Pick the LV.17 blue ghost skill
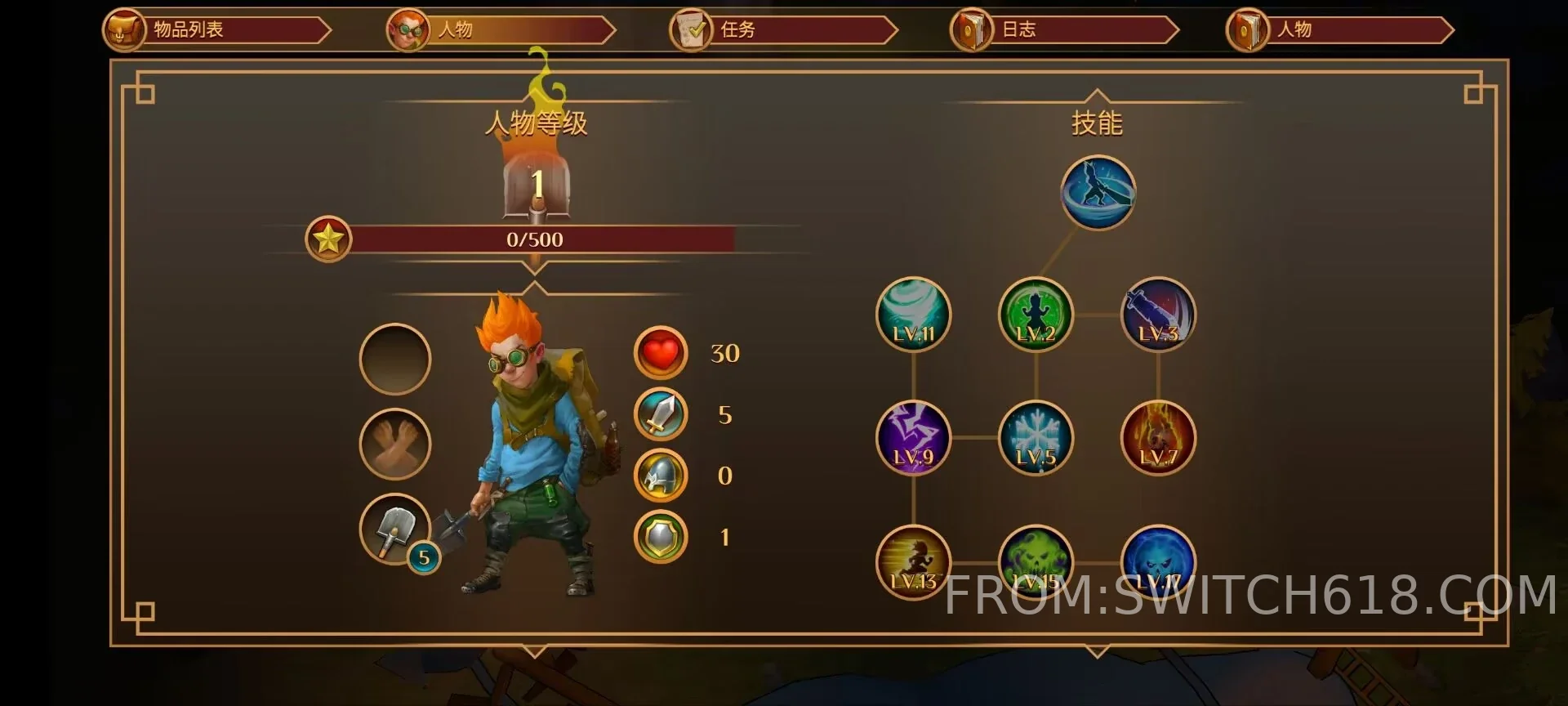The height and width of the screenshot is (706, 1568). point(1158,561)
